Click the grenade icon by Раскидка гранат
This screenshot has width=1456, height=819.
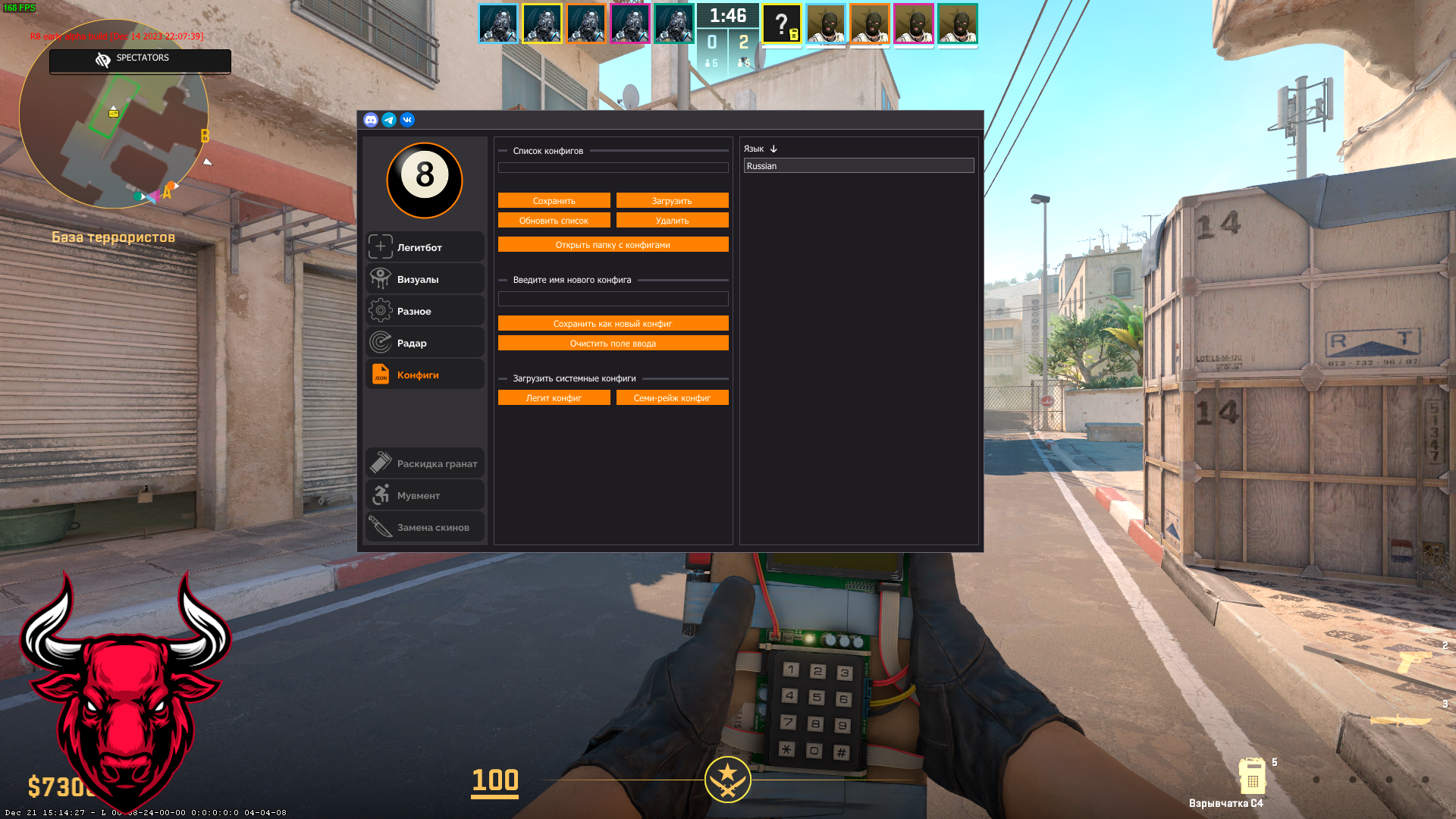point(380,463)
